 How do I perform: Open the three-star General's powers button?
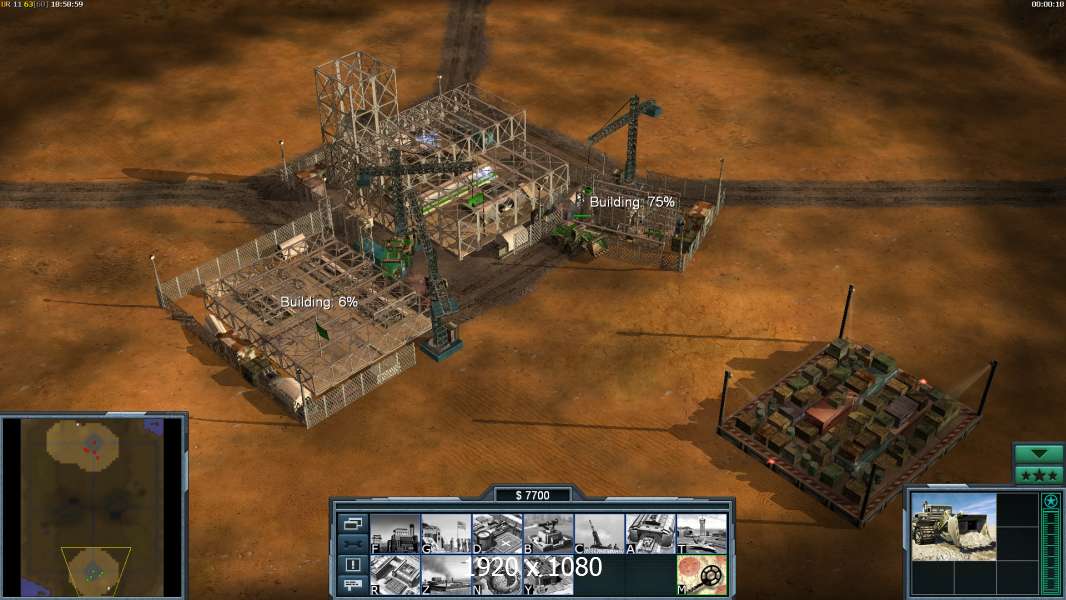click(x=1038, y=474)
